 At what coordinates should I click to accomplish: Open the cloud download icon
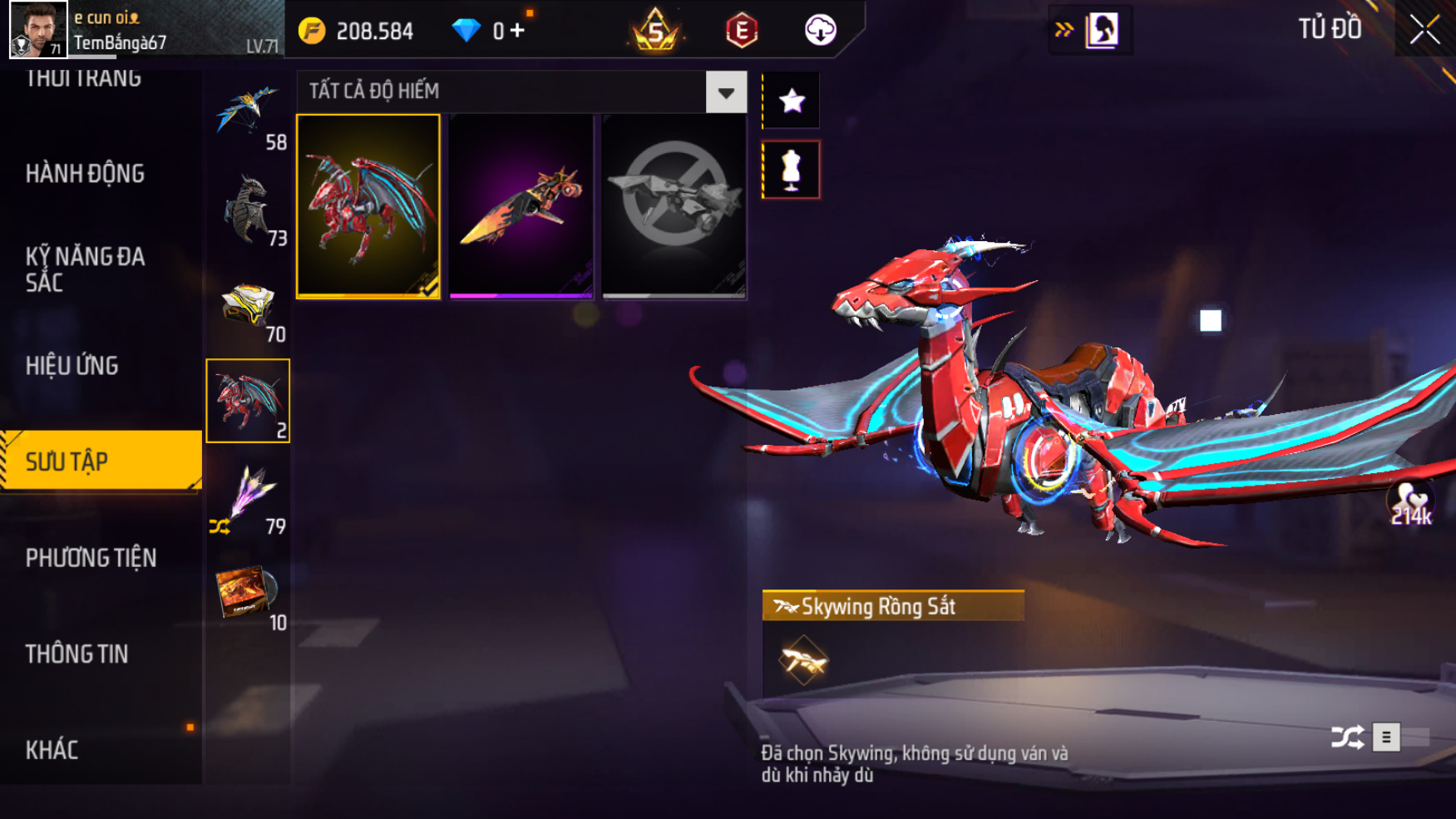tap(820, 31)
